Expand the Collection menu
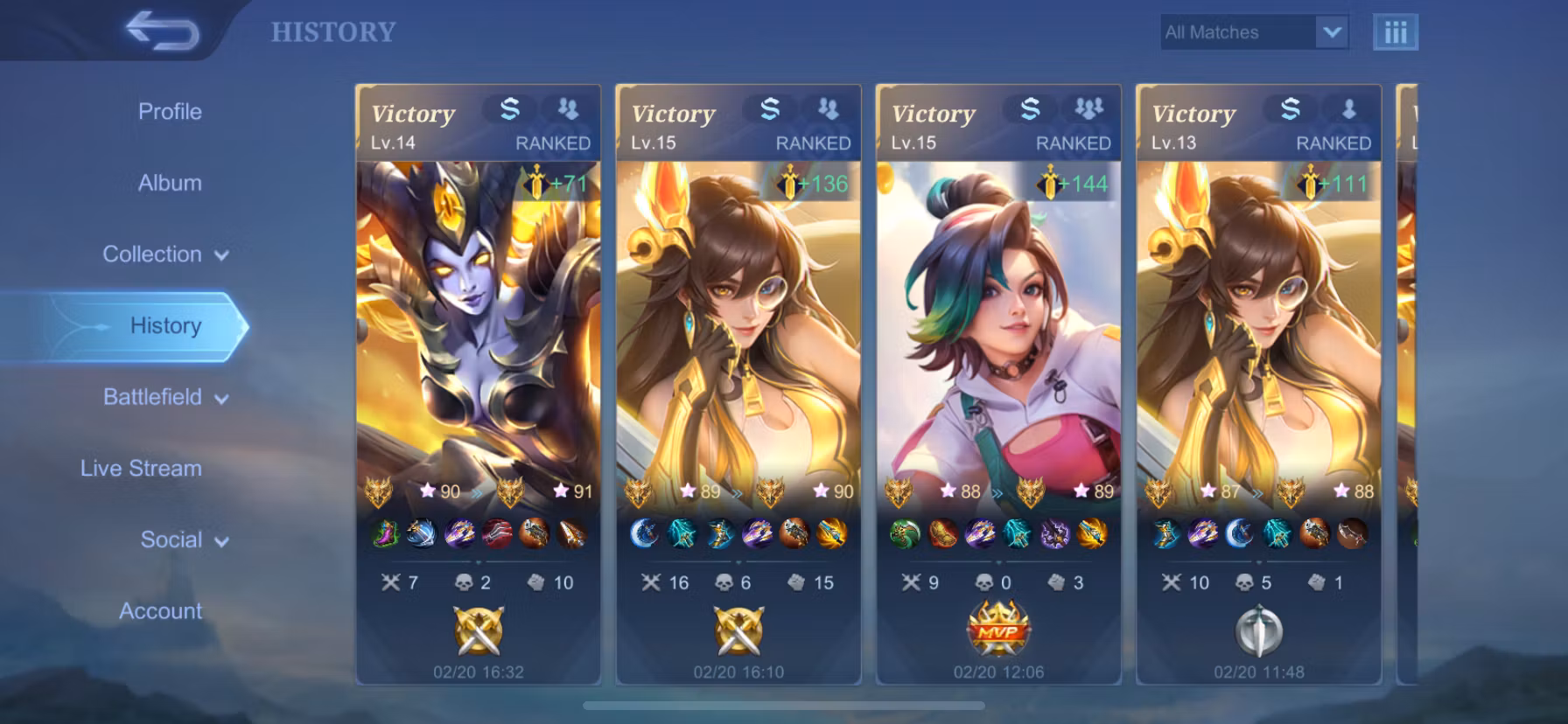 (x=165, y=254)
